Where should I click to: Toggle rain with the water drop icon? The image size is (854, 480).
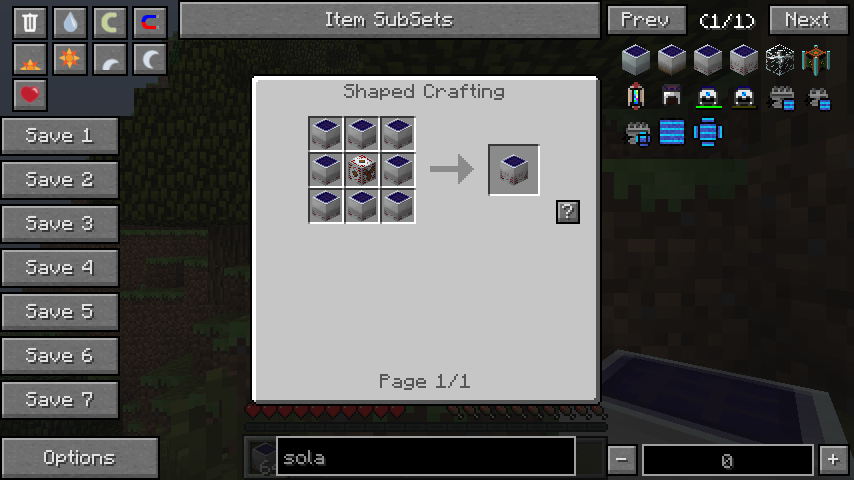(x=70, y=22)
